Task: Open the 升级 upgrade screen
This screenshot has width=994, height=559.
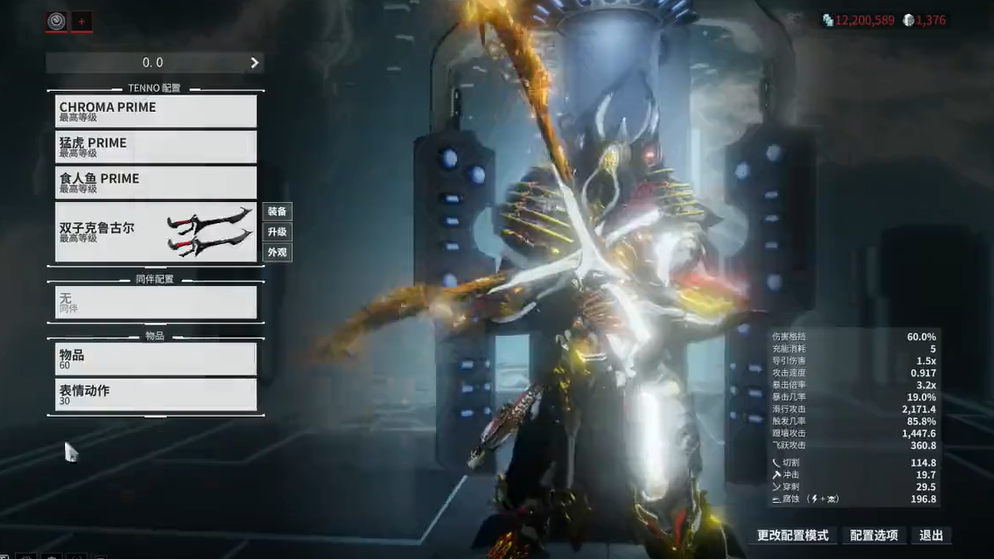Action: tap(277, 232)
